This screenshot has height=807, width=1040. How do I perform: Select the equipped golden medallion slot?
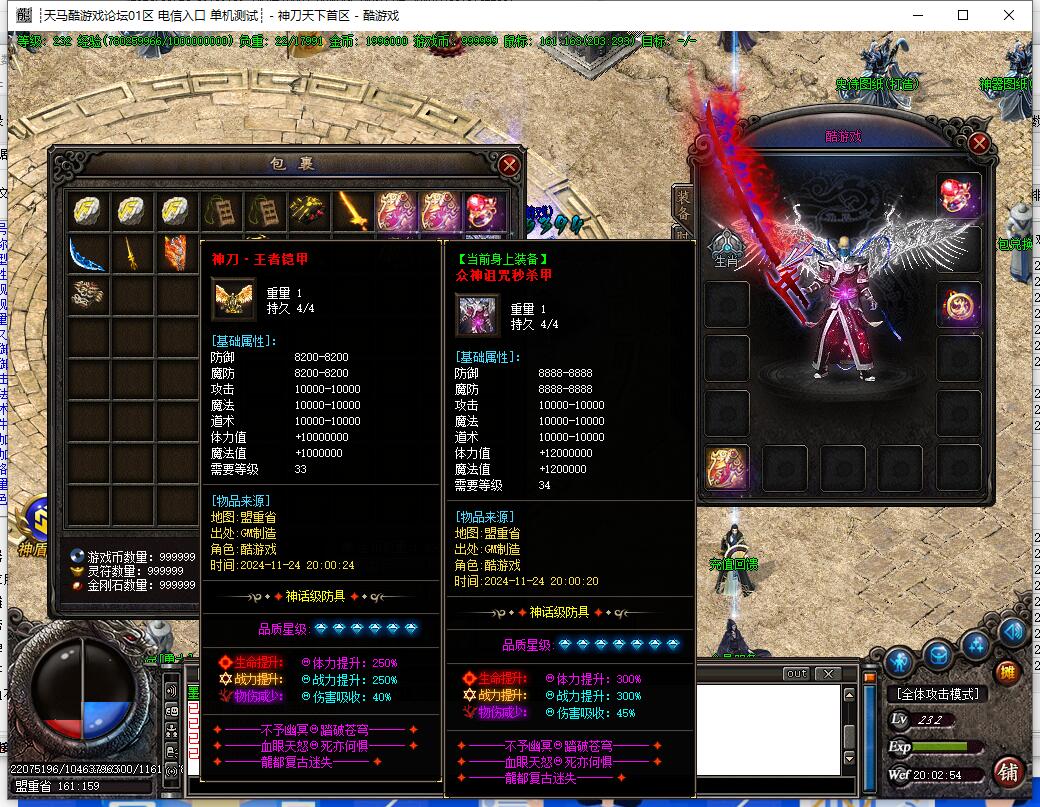958,303
